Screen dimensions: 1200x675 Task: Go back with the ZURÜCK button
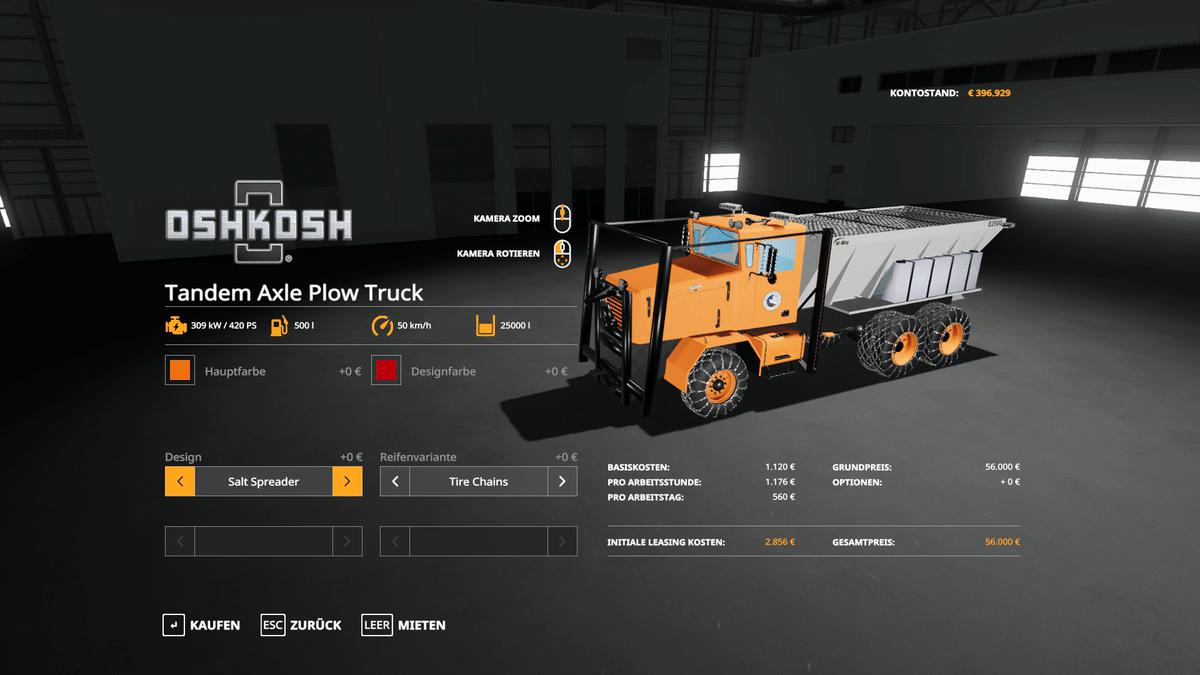pos(301,625)
